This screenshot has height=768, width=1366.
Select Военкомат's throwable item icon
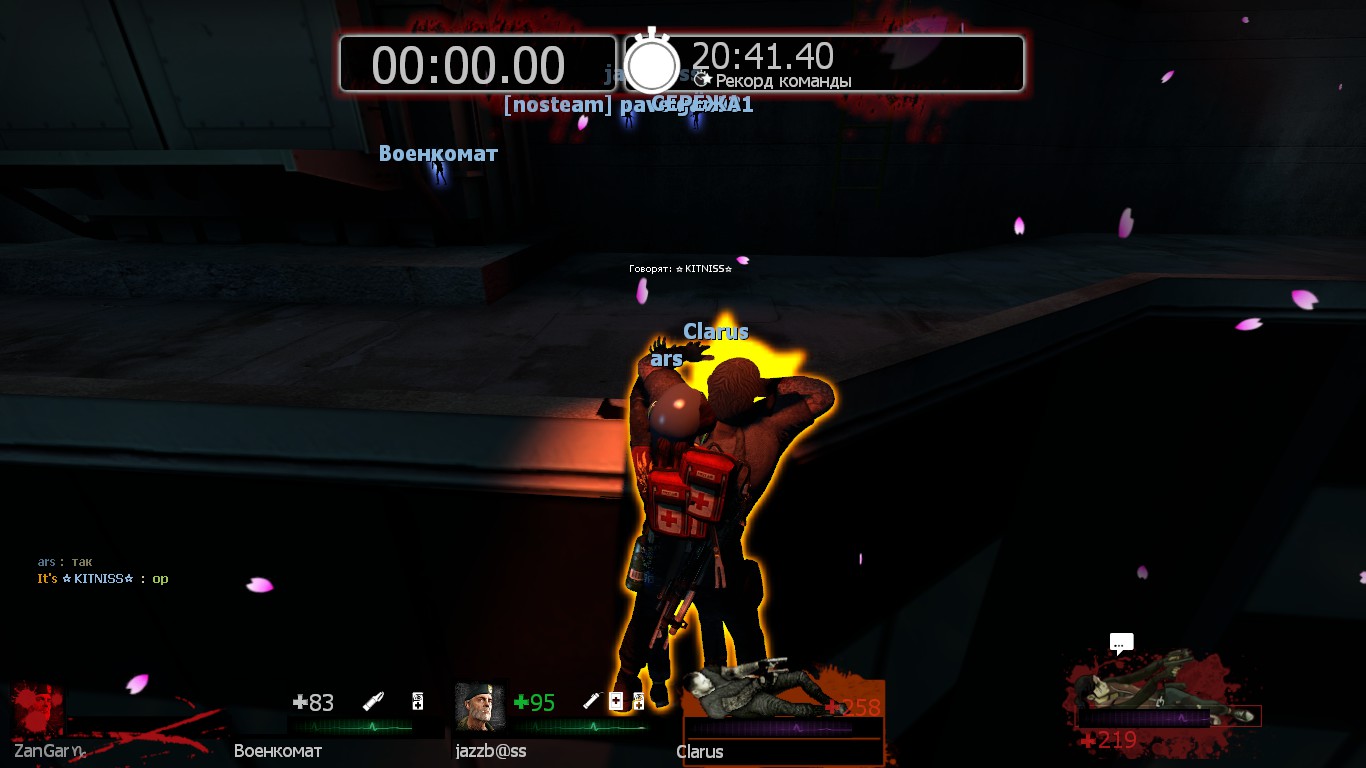[374, 702]
